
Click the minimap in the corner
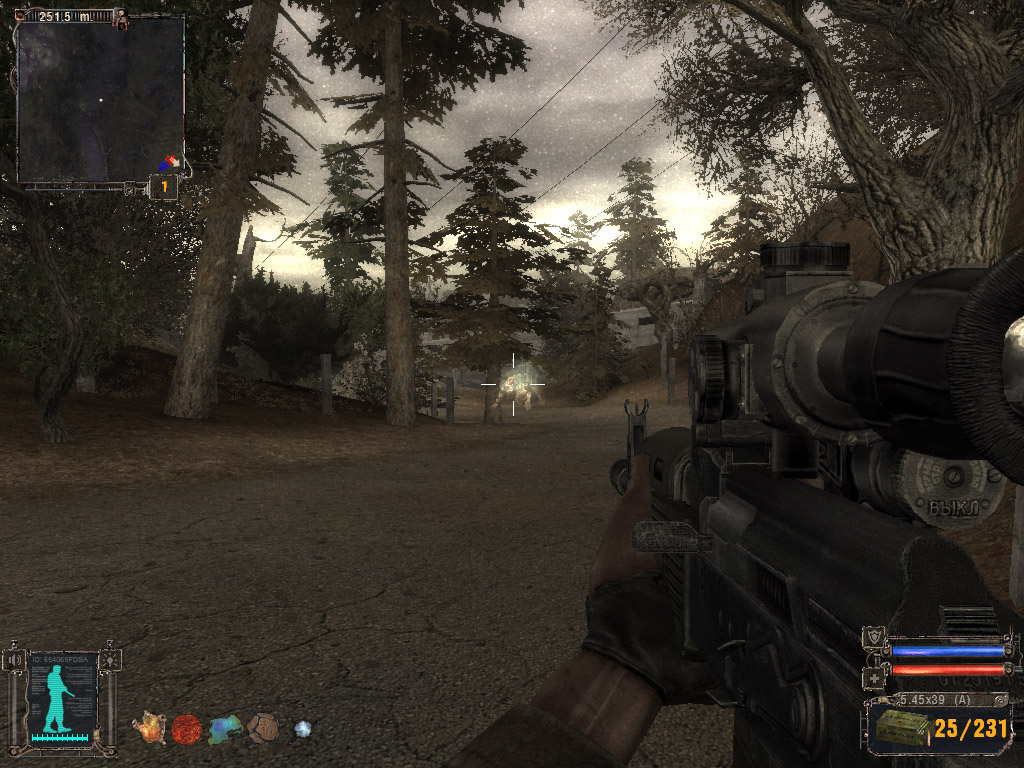point(100,100)
